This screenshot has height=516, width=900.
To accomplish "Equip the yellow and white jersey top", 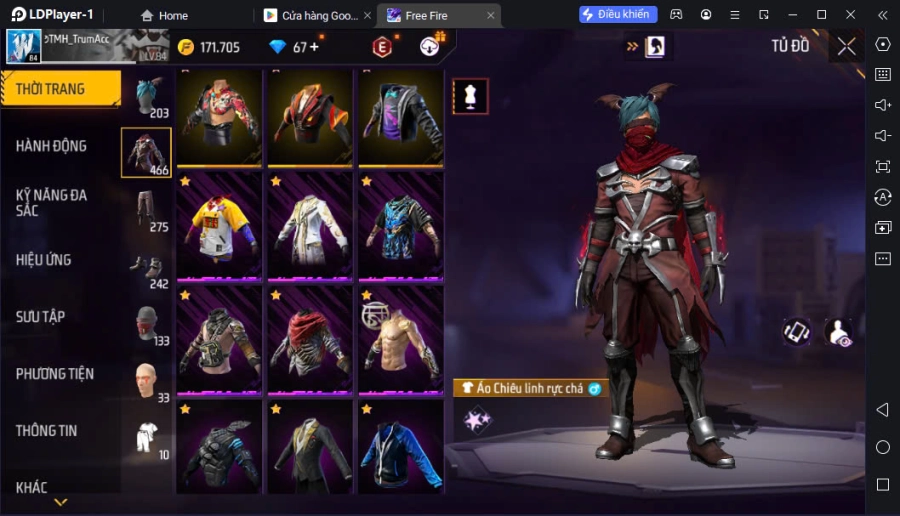I will point(219,226).
